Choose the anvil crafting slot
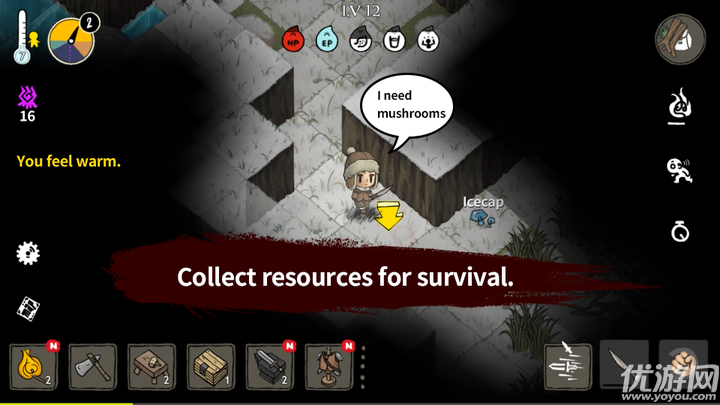Image resolution: width=720 pixels, height=405 pixels. [270, 367]
